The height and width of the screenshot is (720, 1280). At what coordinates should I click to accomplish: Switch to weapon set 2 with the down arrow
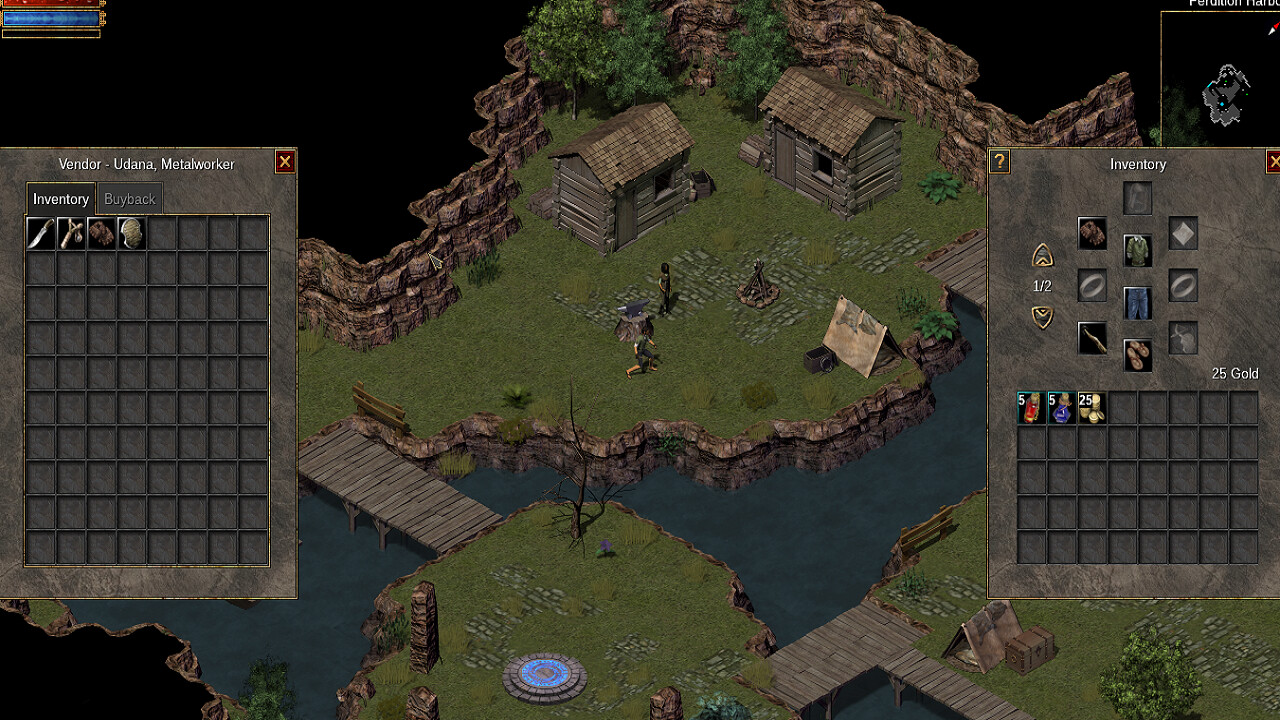pyautogui.click(x=1041, y=318)
